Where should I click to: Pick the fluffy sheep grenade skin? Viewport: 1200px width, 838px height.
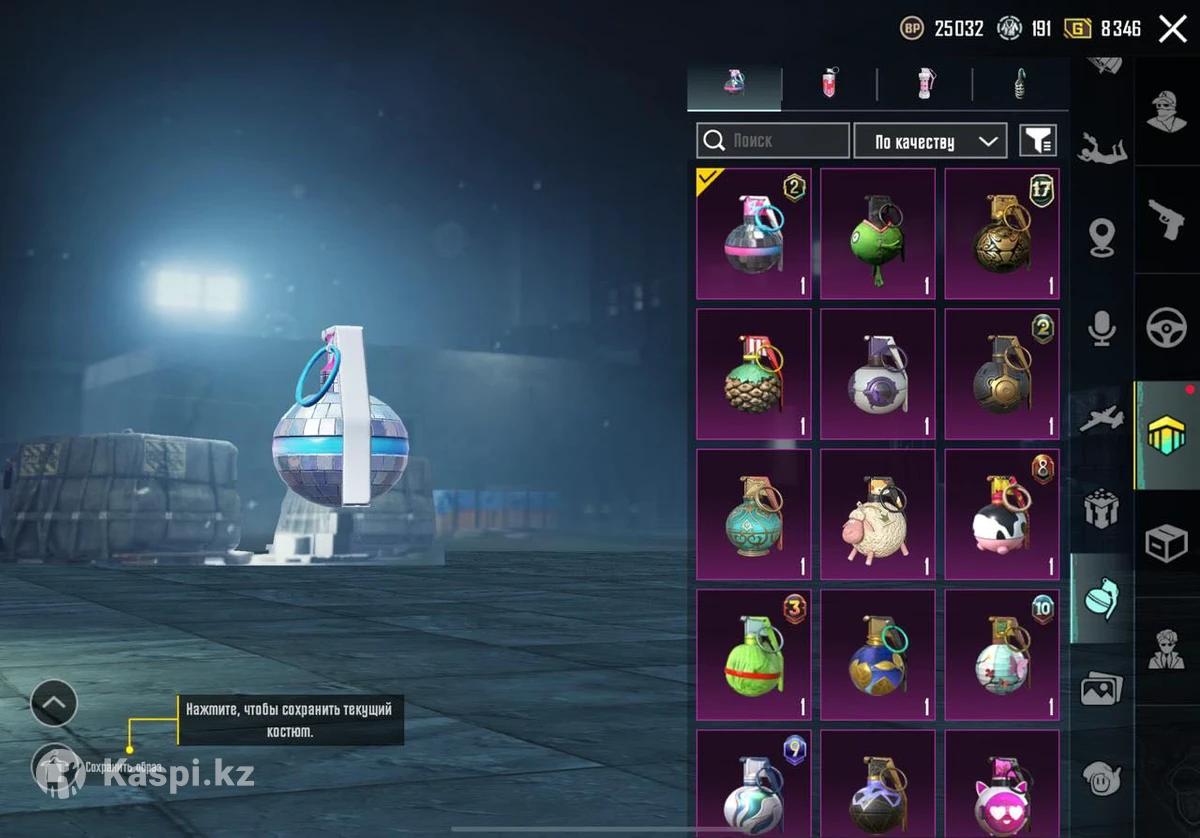(x=878, y=514)
